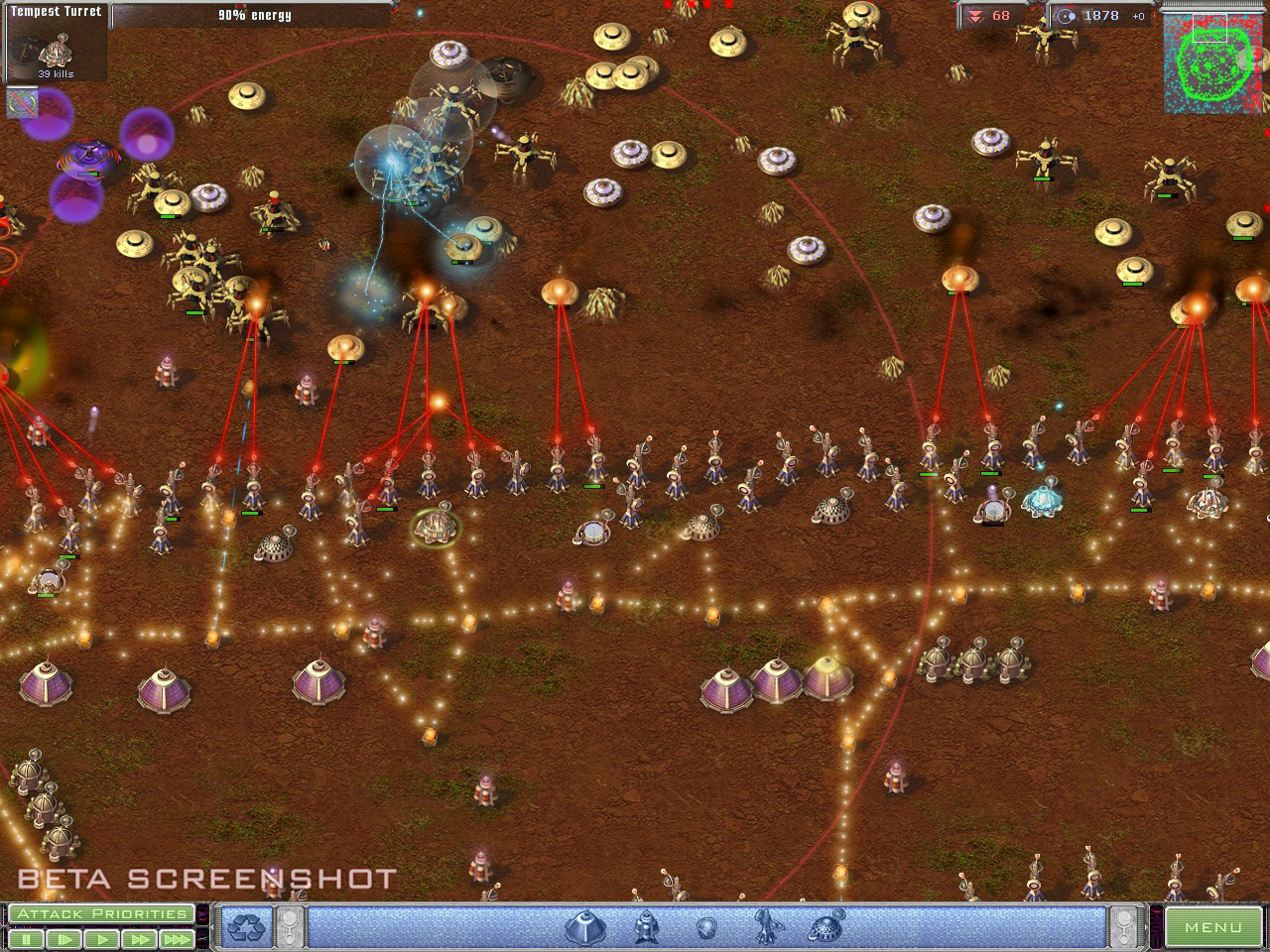Open the MENU
Image resolution: width=1270 pixels, height=952 pixels.
(x=1212, y=925)
